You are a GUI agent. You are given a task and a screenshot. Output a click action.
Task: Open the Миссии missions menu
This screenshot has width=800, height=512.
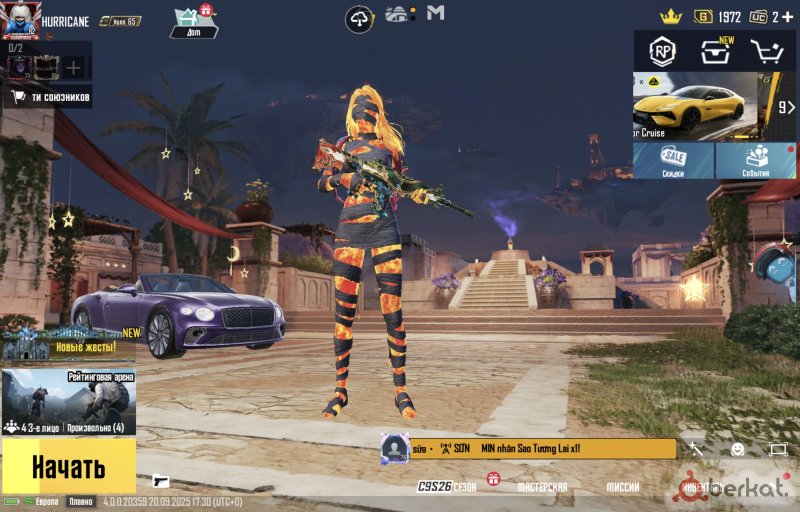coord(622,487)
